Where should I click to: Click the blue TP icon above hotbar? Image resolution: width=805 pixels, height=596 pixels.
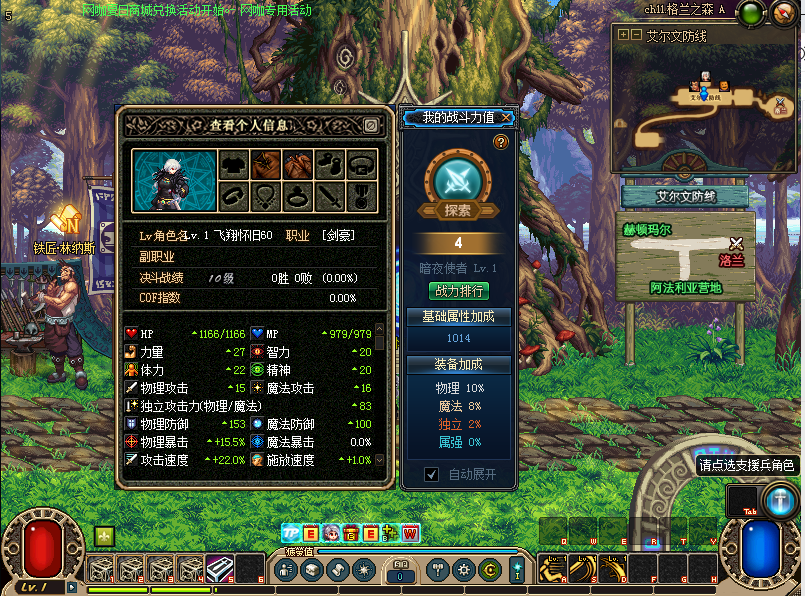coord(291,534)
